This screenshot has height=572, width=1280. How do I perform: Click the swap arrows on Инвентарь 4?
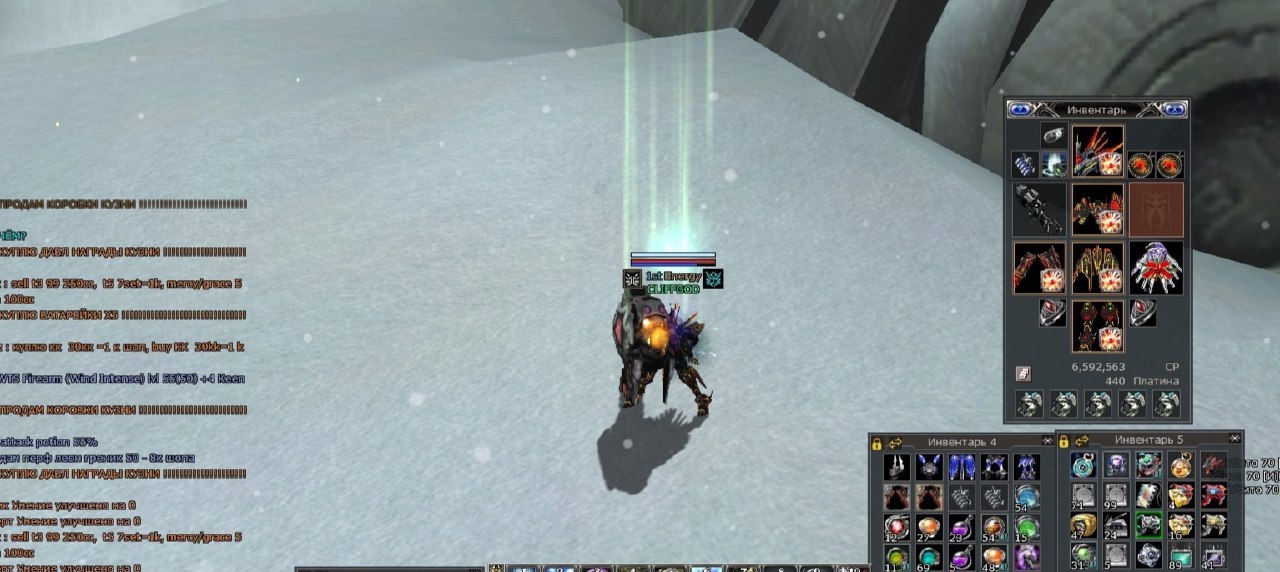(x=895, y=442)
